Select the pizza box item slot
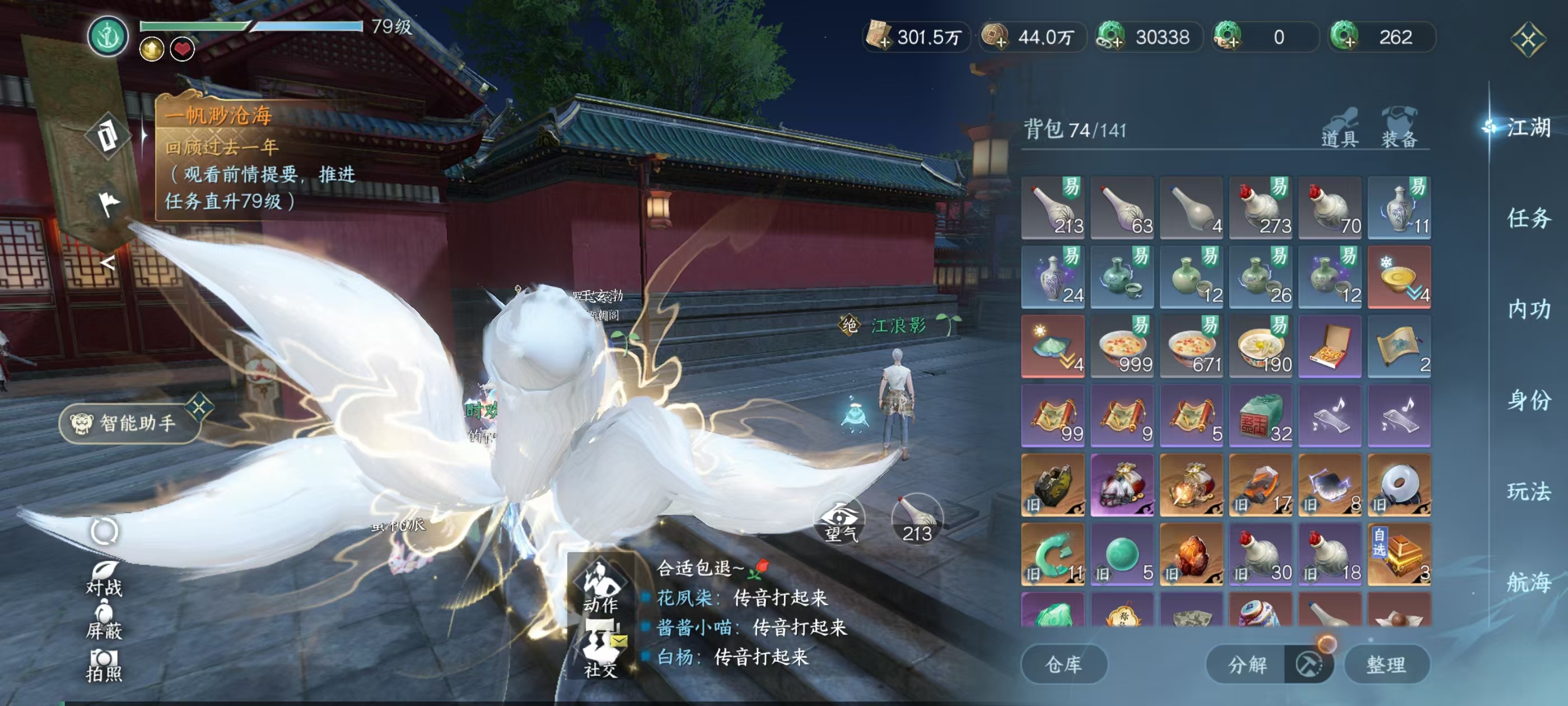The width and height of the screenshot is (1568, 706). [x=1330, y=347]
